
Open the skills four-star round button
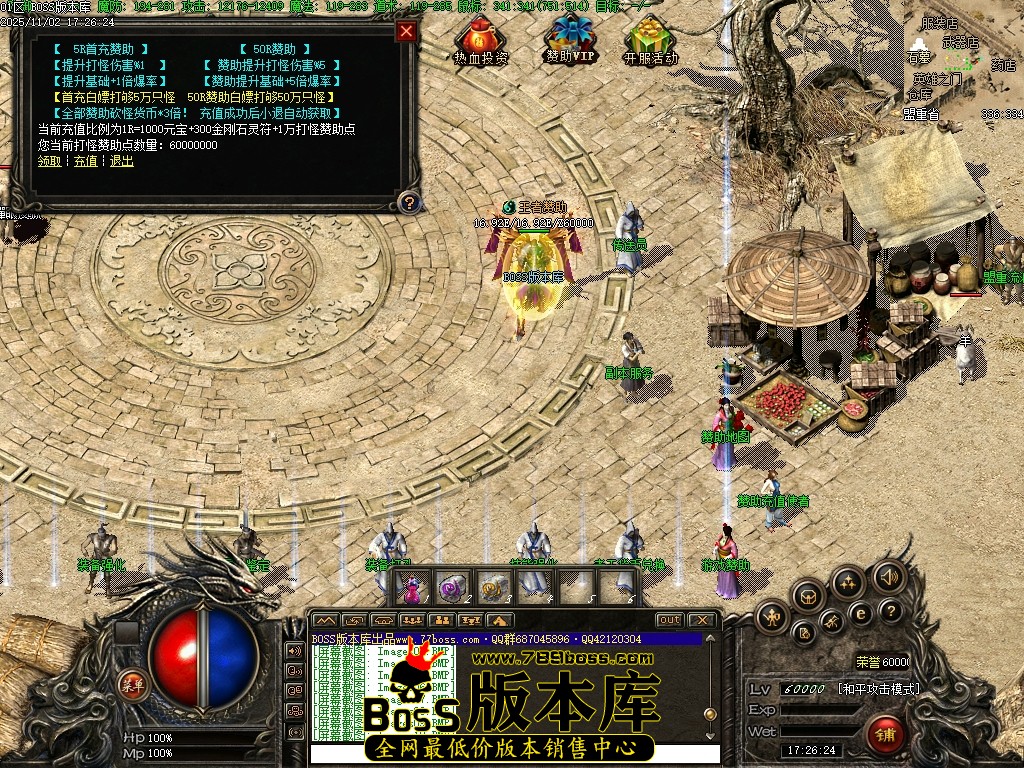(848, 582)
